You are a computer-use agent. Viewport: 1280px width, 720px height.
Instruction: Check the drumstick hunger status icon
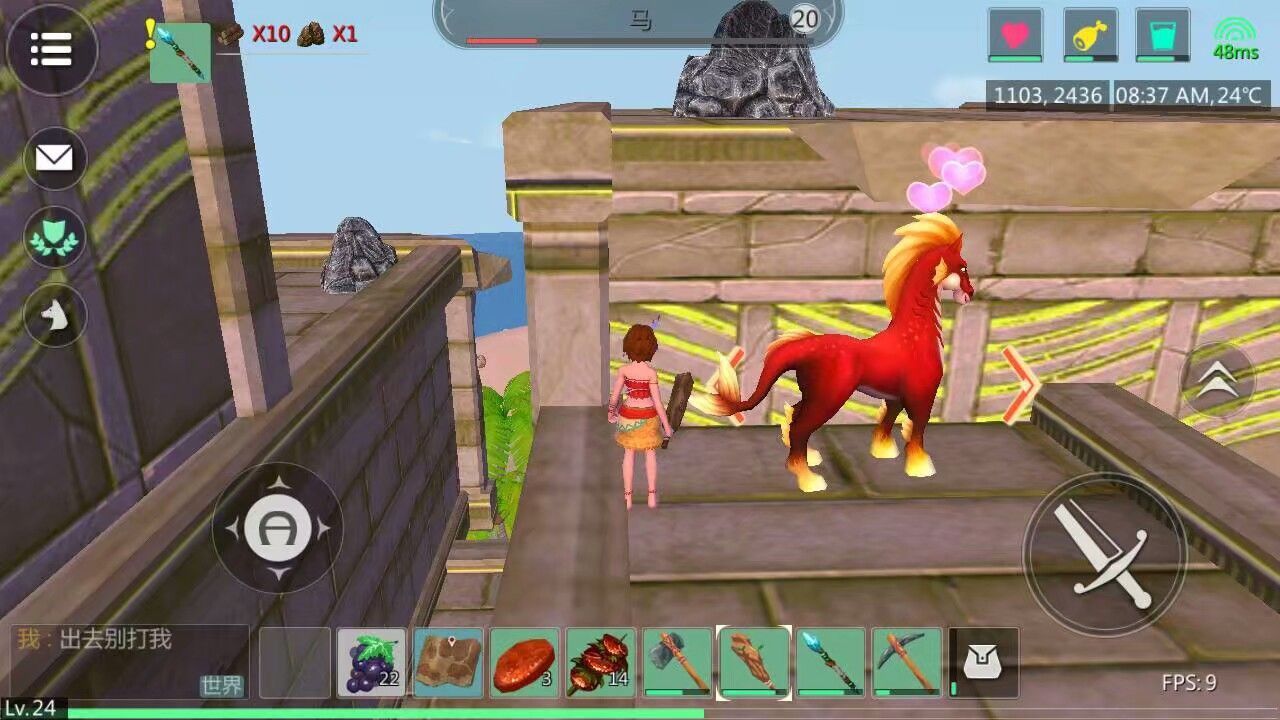(1090, 35)
